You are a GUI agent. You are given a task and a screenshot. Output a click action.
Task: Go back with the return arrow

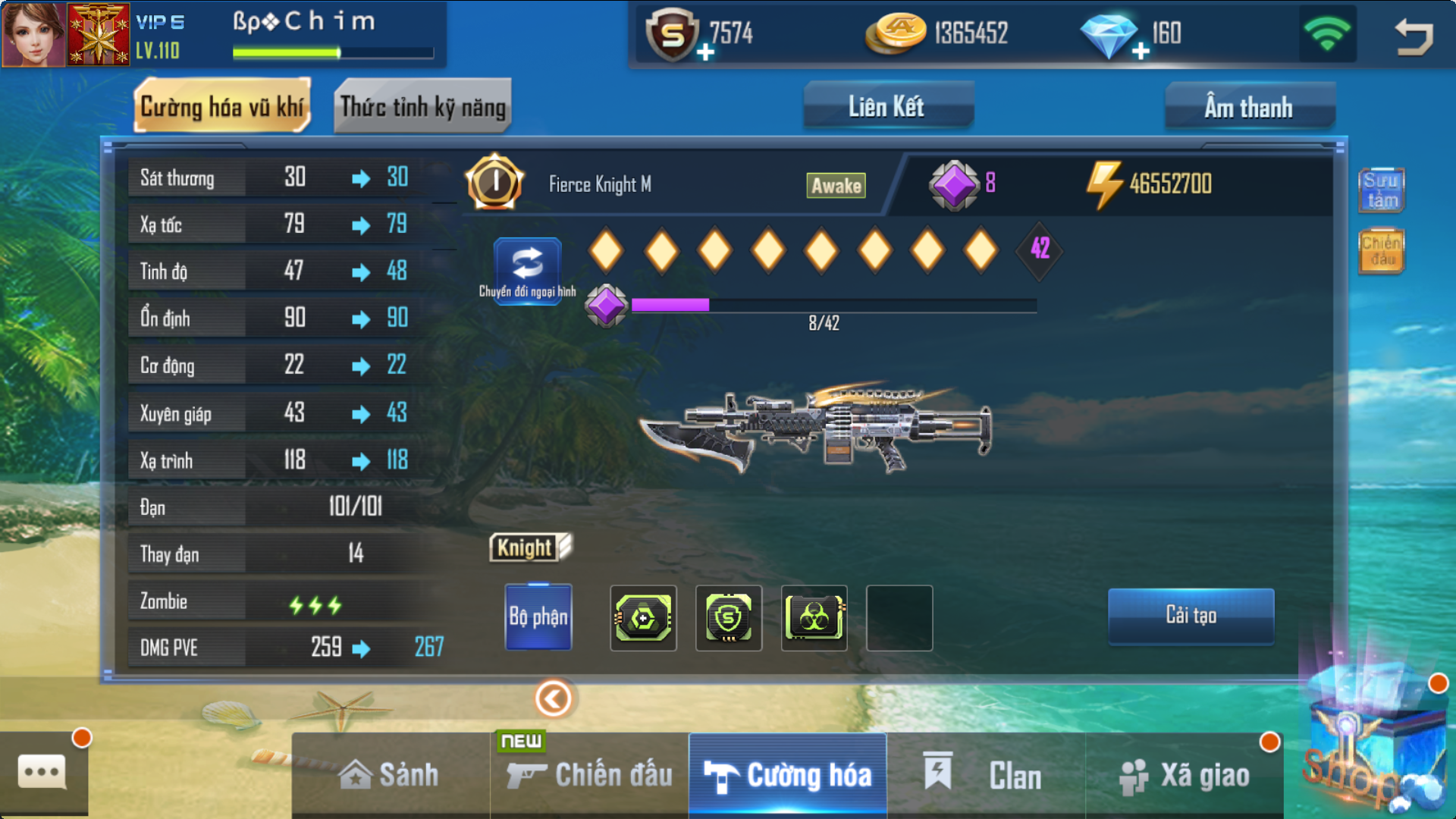click(1414, 36)
